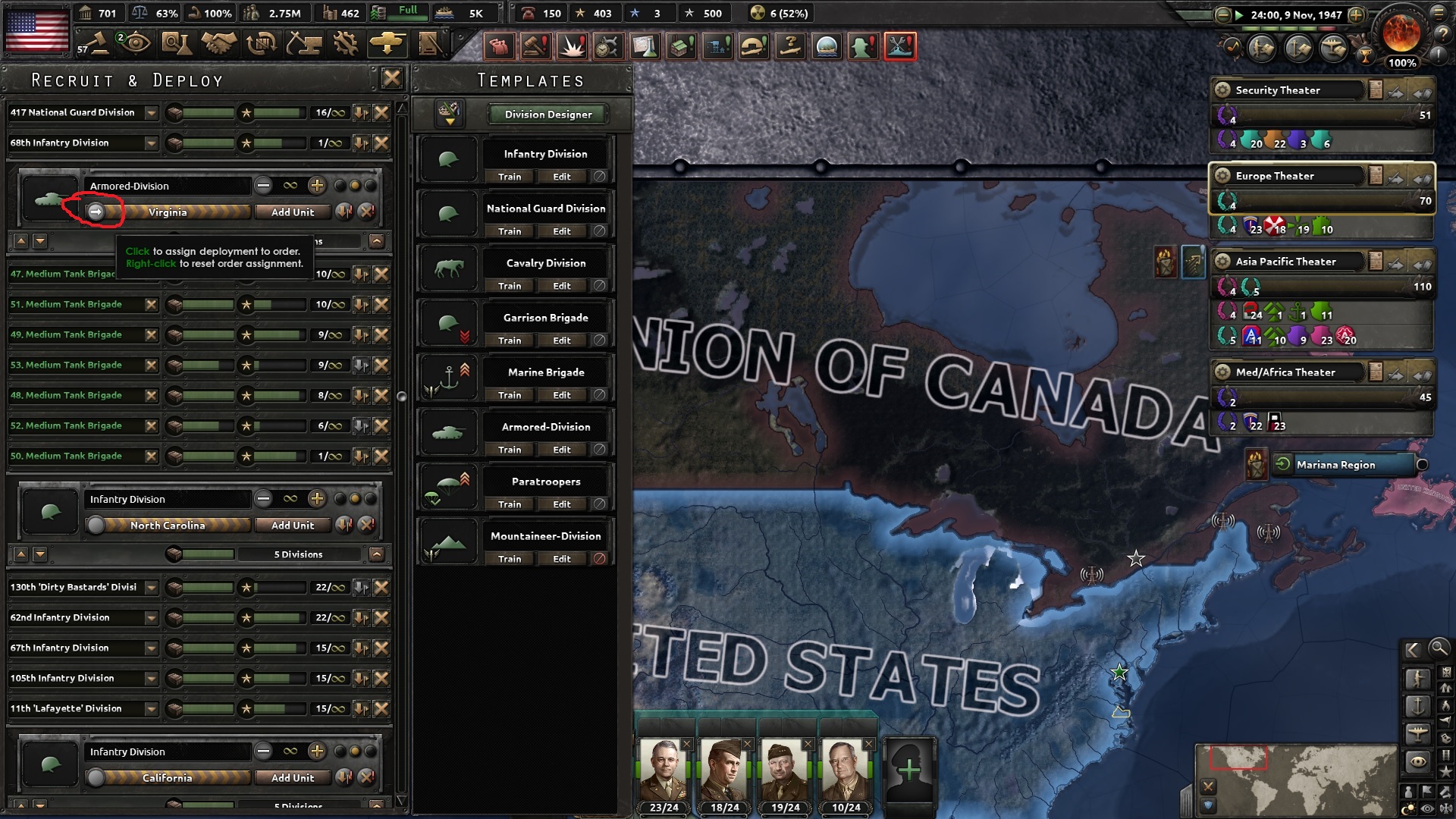Open the Trade circular-arrows icon

click(x=260, y=44)
